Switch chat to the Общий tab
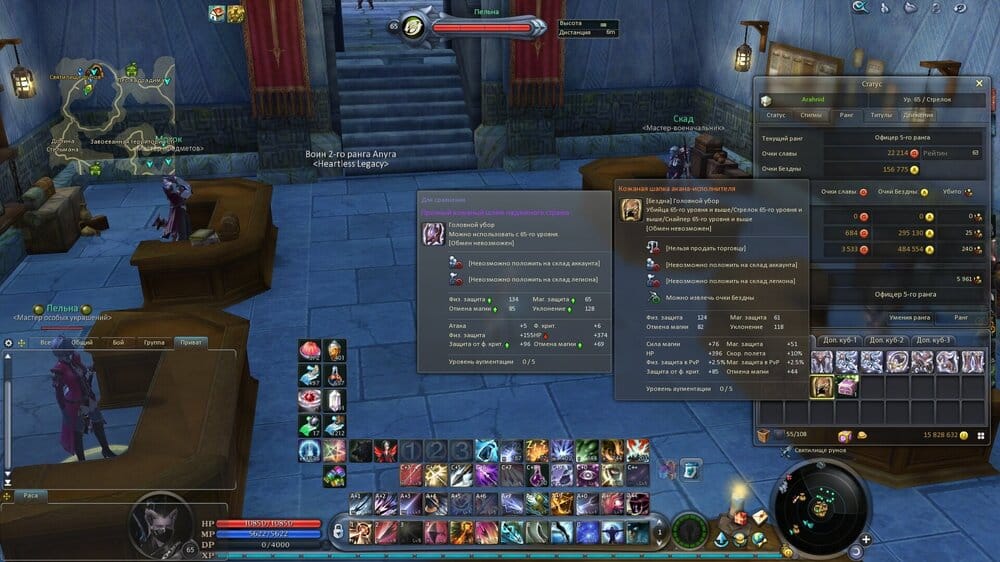The width and height of the screenshot is (1000, 562). click(x=82, y=342)
